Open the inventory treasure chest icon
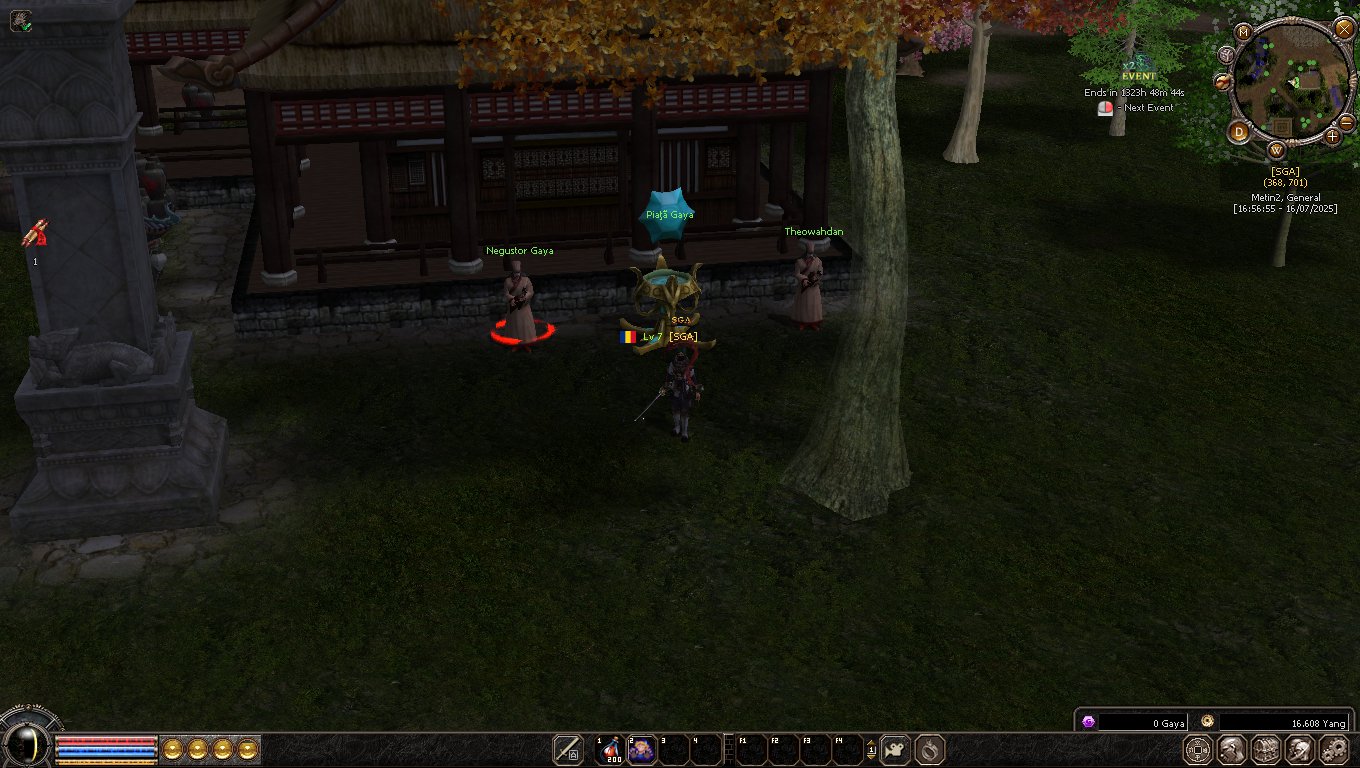 click(x=1266, y=749)
